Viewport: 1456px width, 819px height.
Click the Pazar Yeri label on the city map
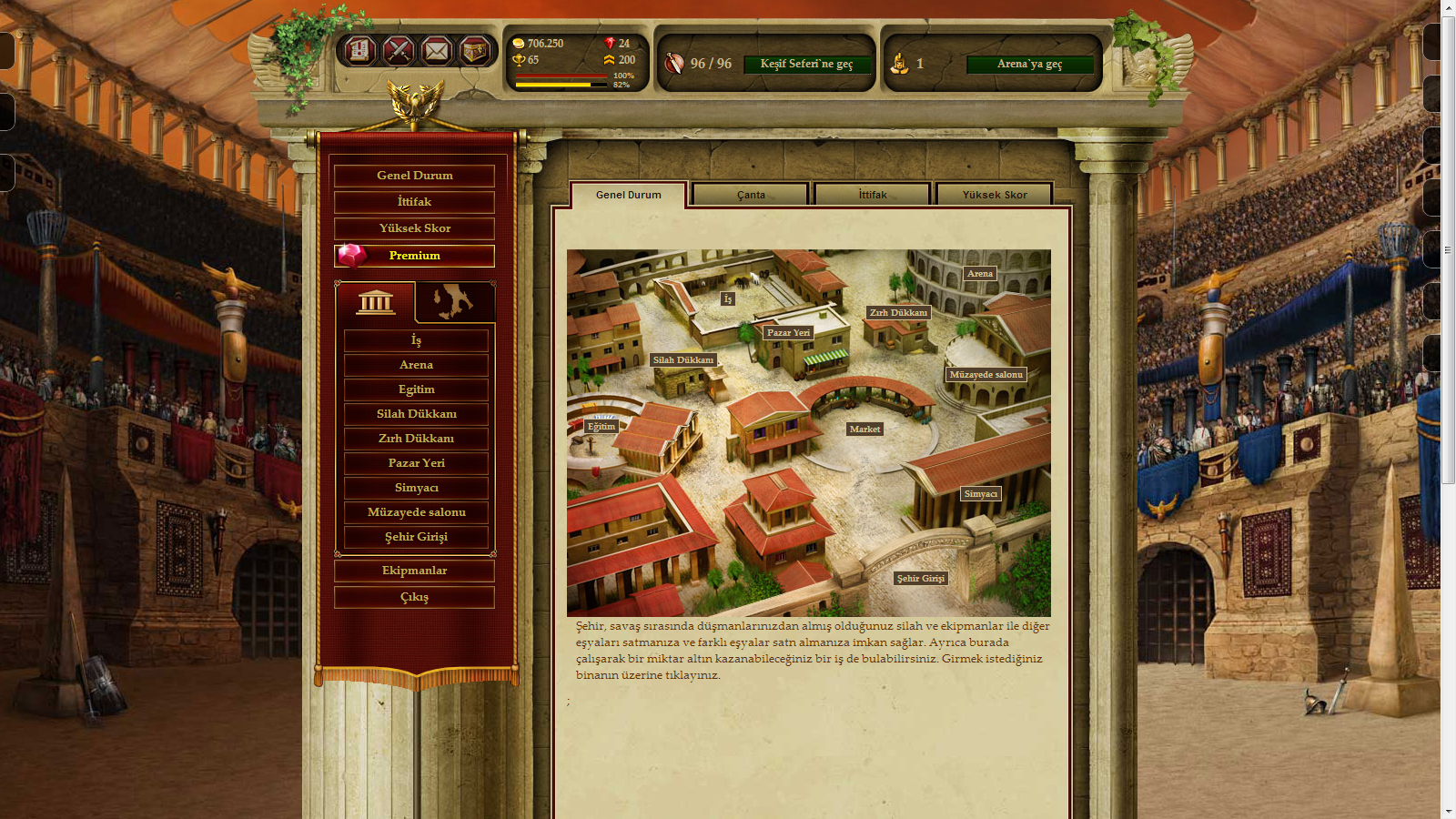click(788, 333)
